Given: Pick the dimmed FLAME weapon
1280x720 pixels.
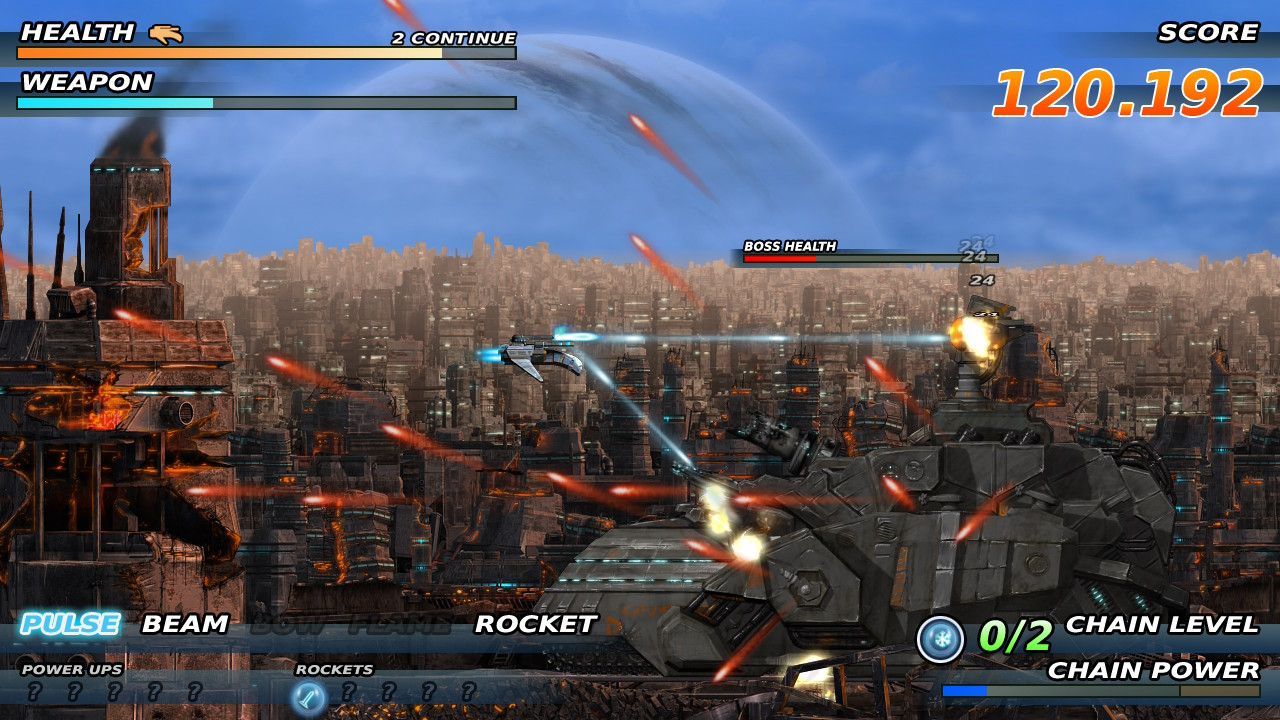Looking at the screenshot, I should 399,626.
